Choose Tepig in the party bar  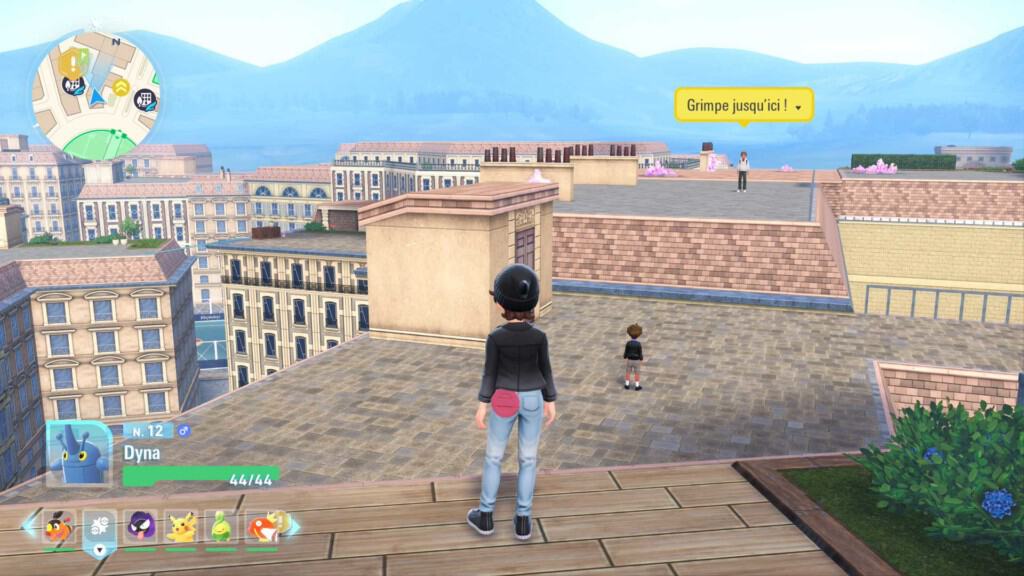coord(59,527)
